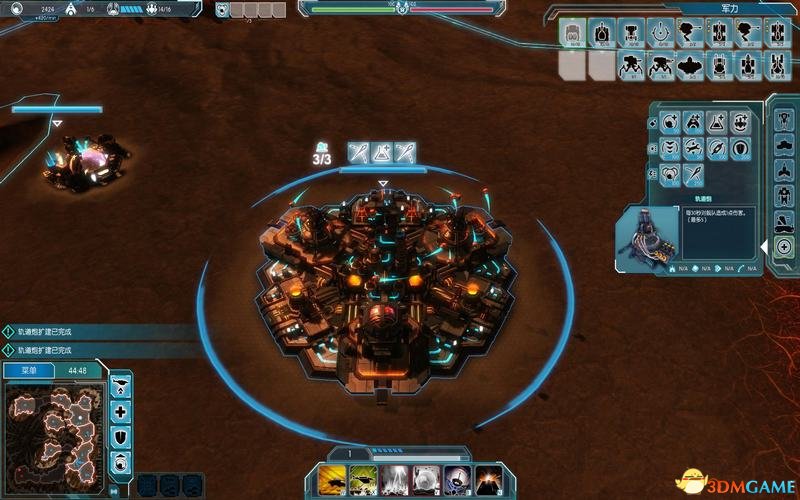The height and width of the screenshot is (500, 800).
Task: Open the 菜单 menu button
Action: point(27,370)
